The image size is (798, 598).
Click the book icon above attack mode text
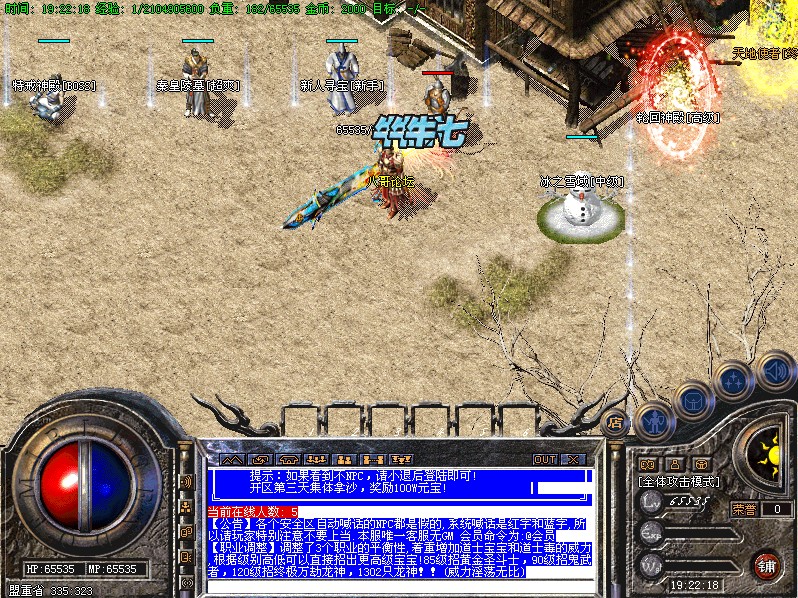(x=647, y=464)
